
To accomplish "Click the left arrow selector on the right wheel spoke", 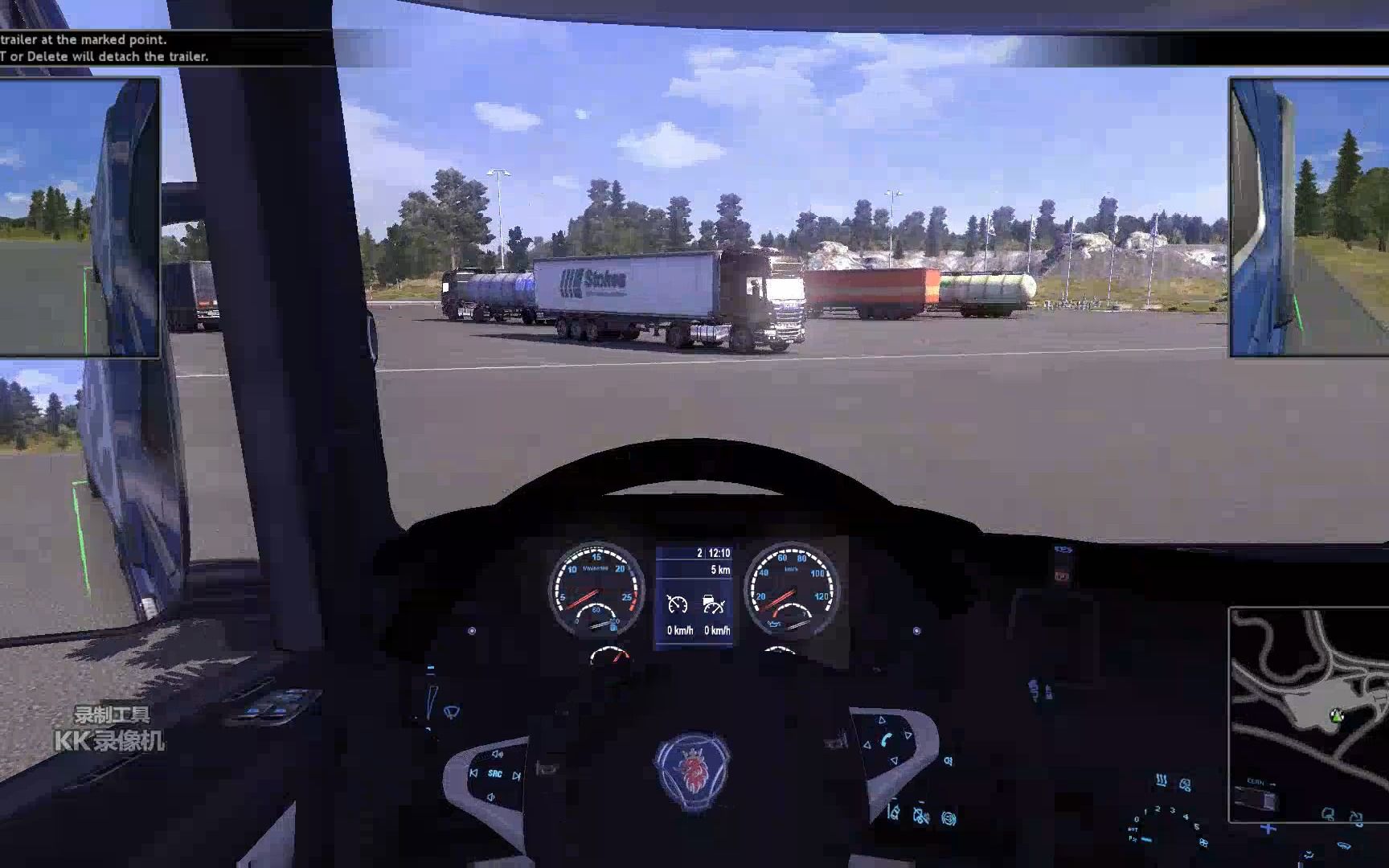I will click(867, 744).
